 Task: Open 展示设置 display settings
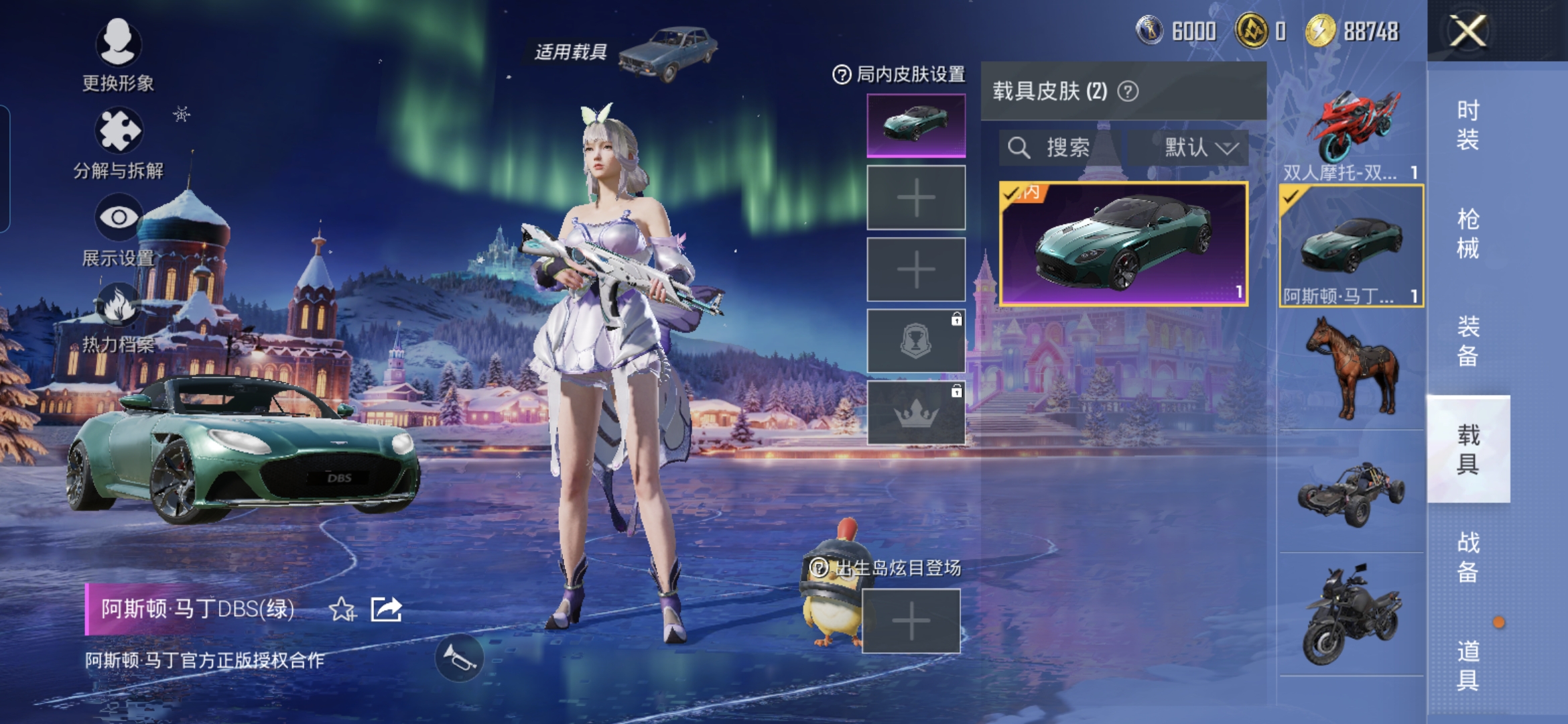point(118,229)
